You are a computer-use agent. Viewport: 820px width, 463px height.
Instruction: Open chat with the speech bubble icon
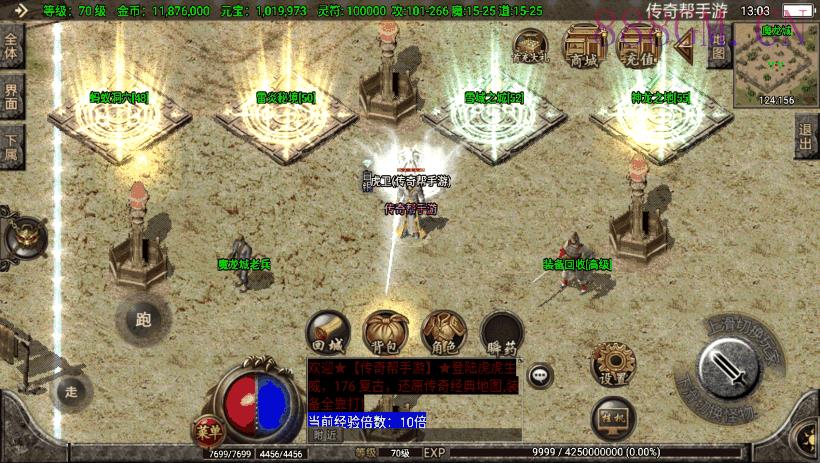[x=541, y=376]
